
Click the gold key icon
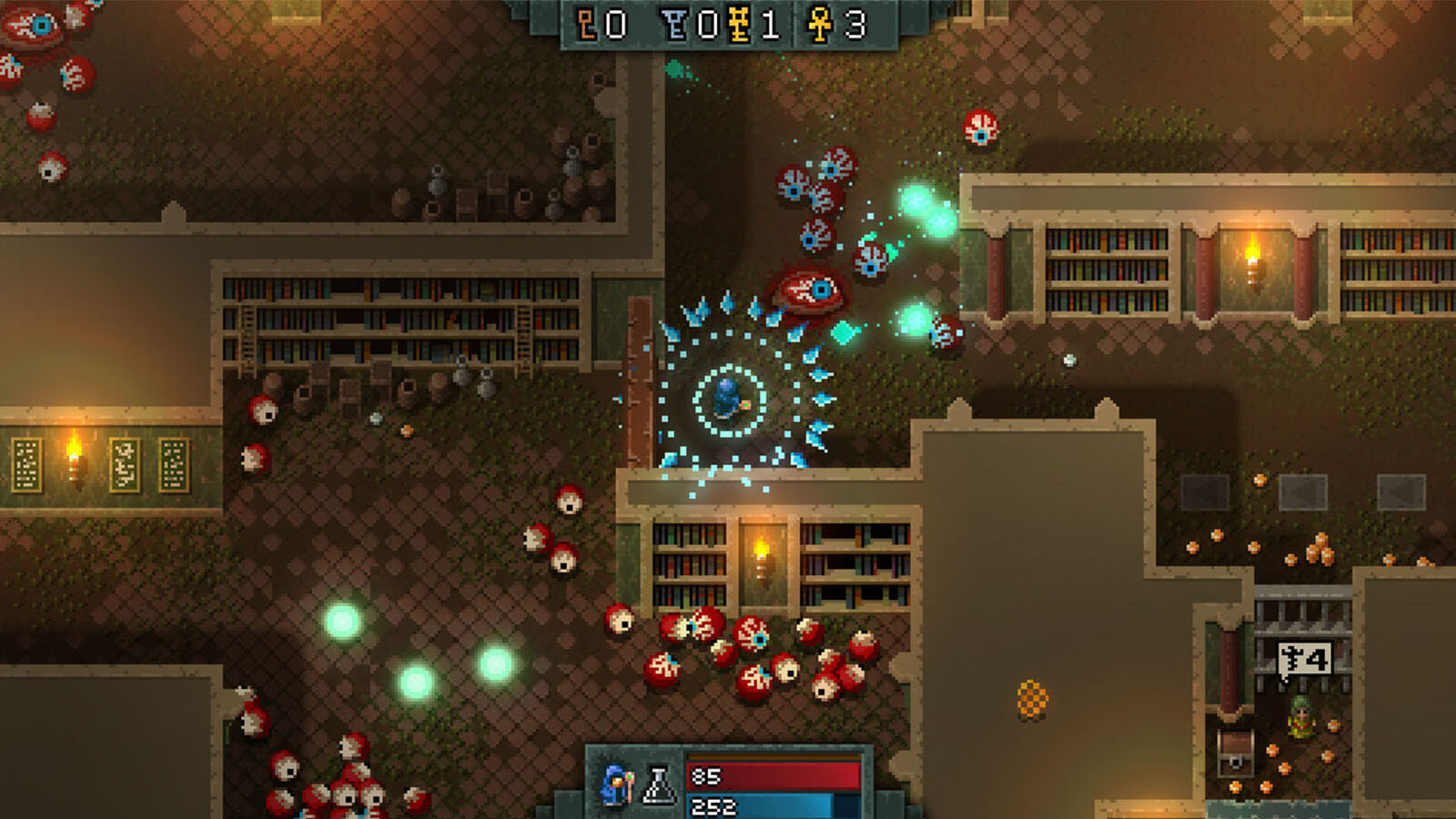[x=739, y=25]
